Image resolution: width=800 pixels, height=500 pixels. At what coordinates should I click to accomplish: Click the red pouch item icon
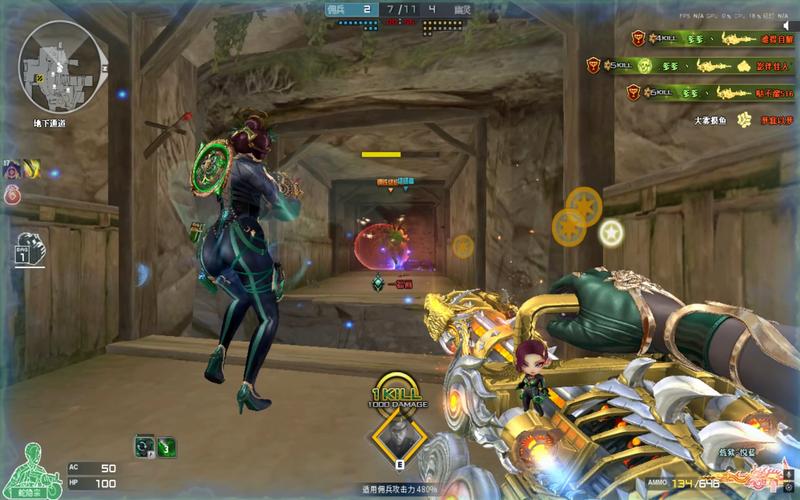click(x=12, y=194)
